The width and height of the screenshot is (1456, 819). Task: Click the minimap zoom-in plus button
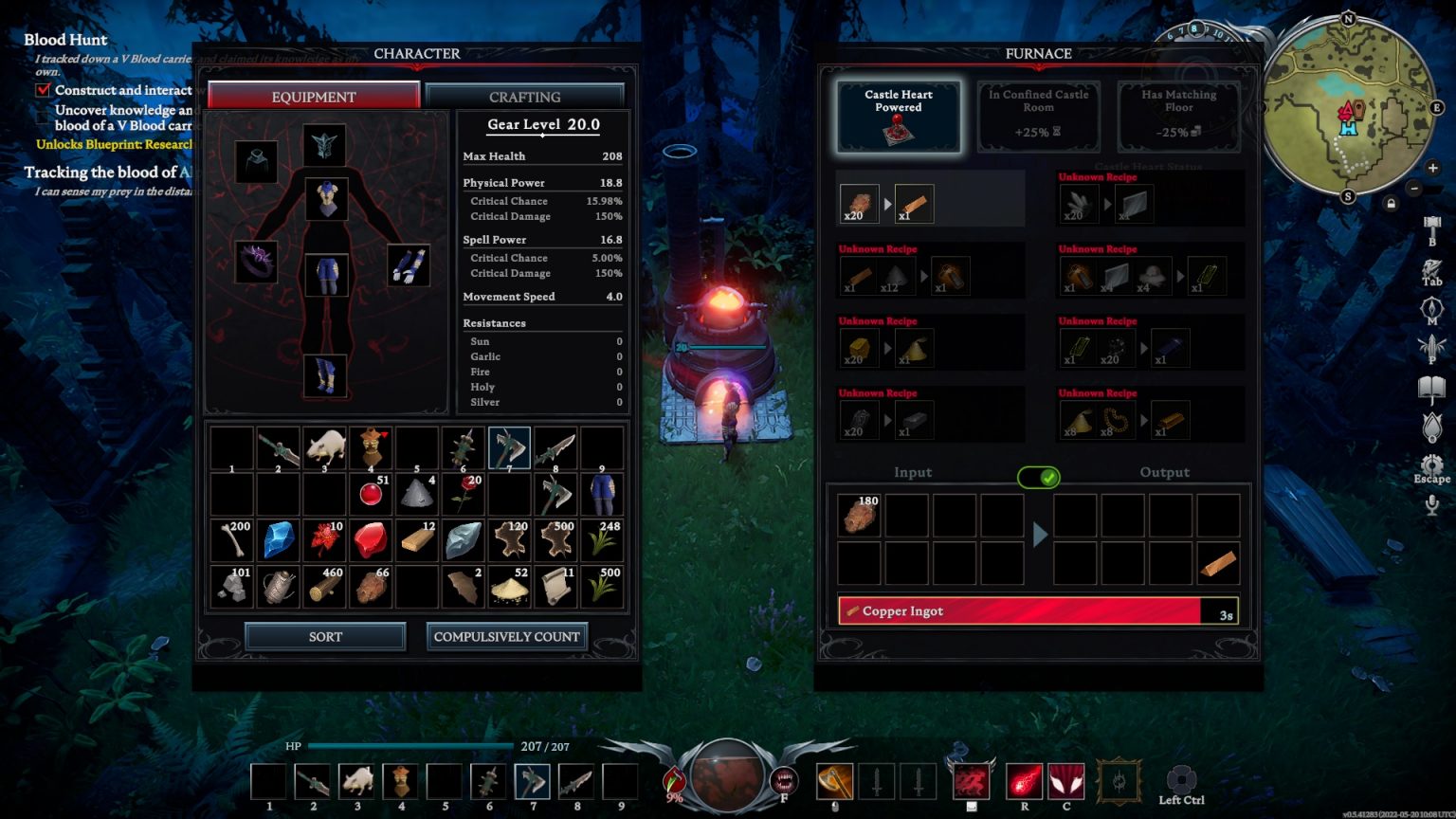(1433, 168)
